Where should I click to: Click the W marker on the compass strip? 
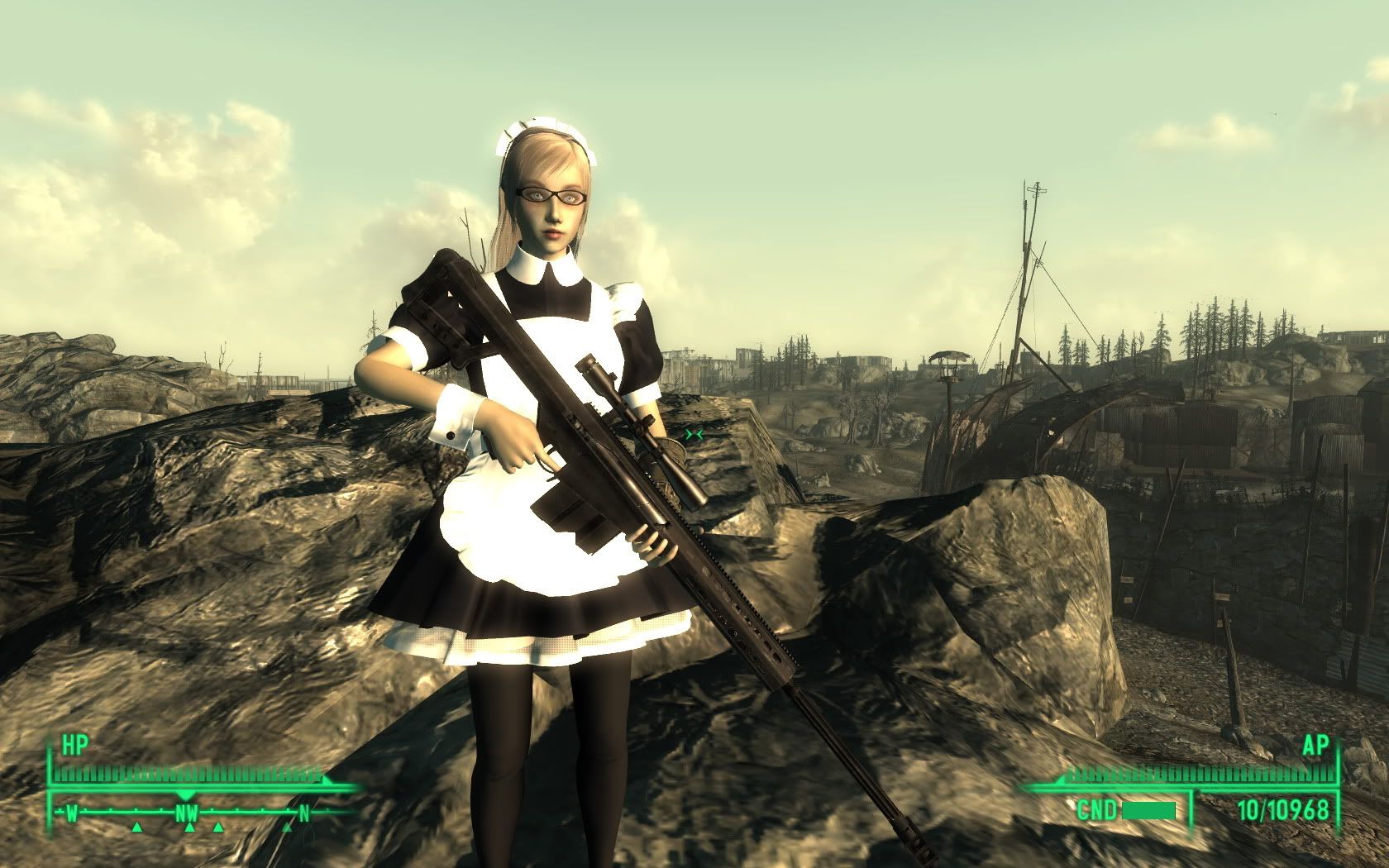[x=72, y=812]
